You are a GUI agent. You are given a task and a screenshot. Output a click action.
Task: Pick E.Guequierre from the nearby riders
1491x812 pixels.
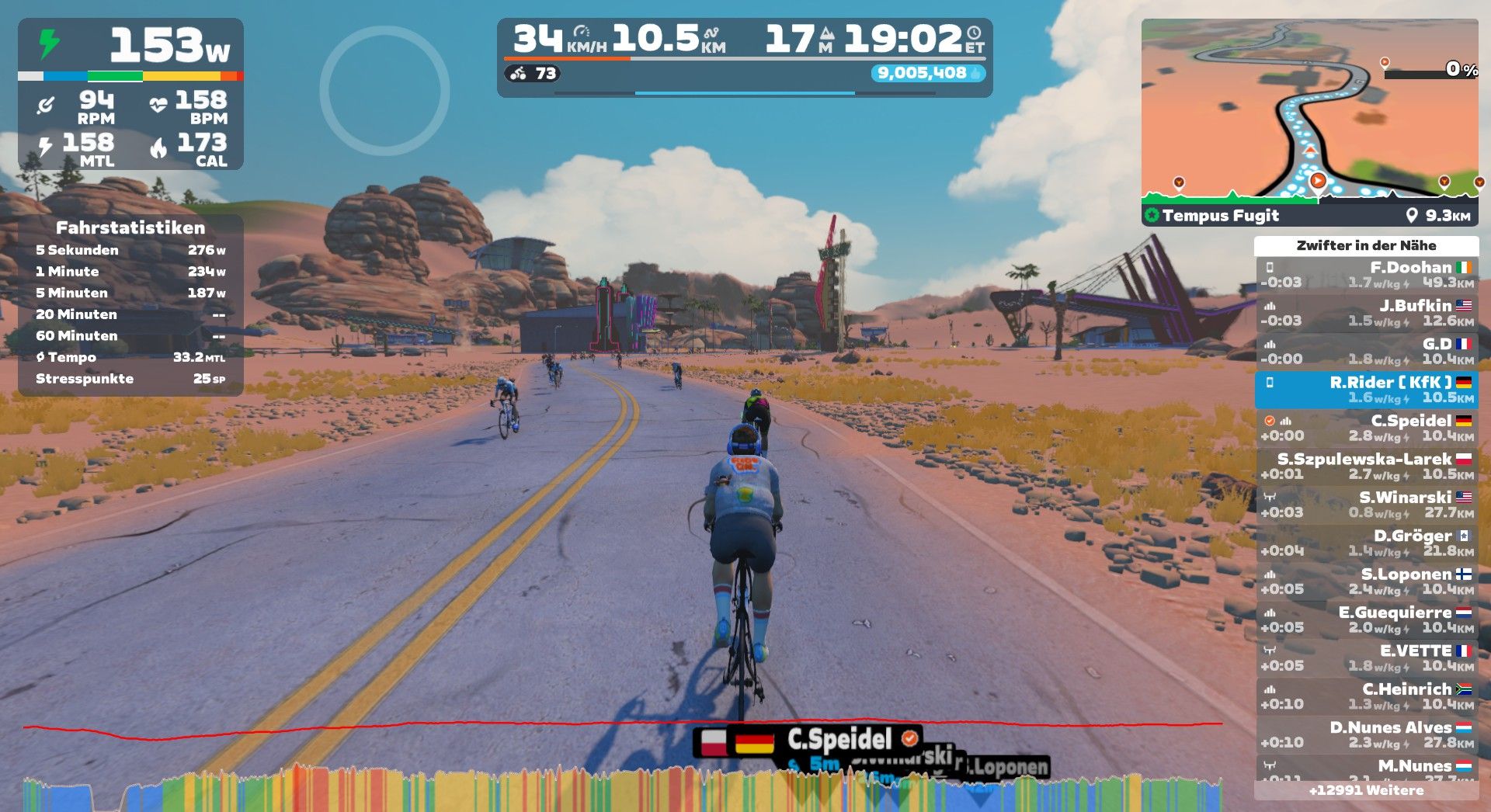tap(1366, 619)
